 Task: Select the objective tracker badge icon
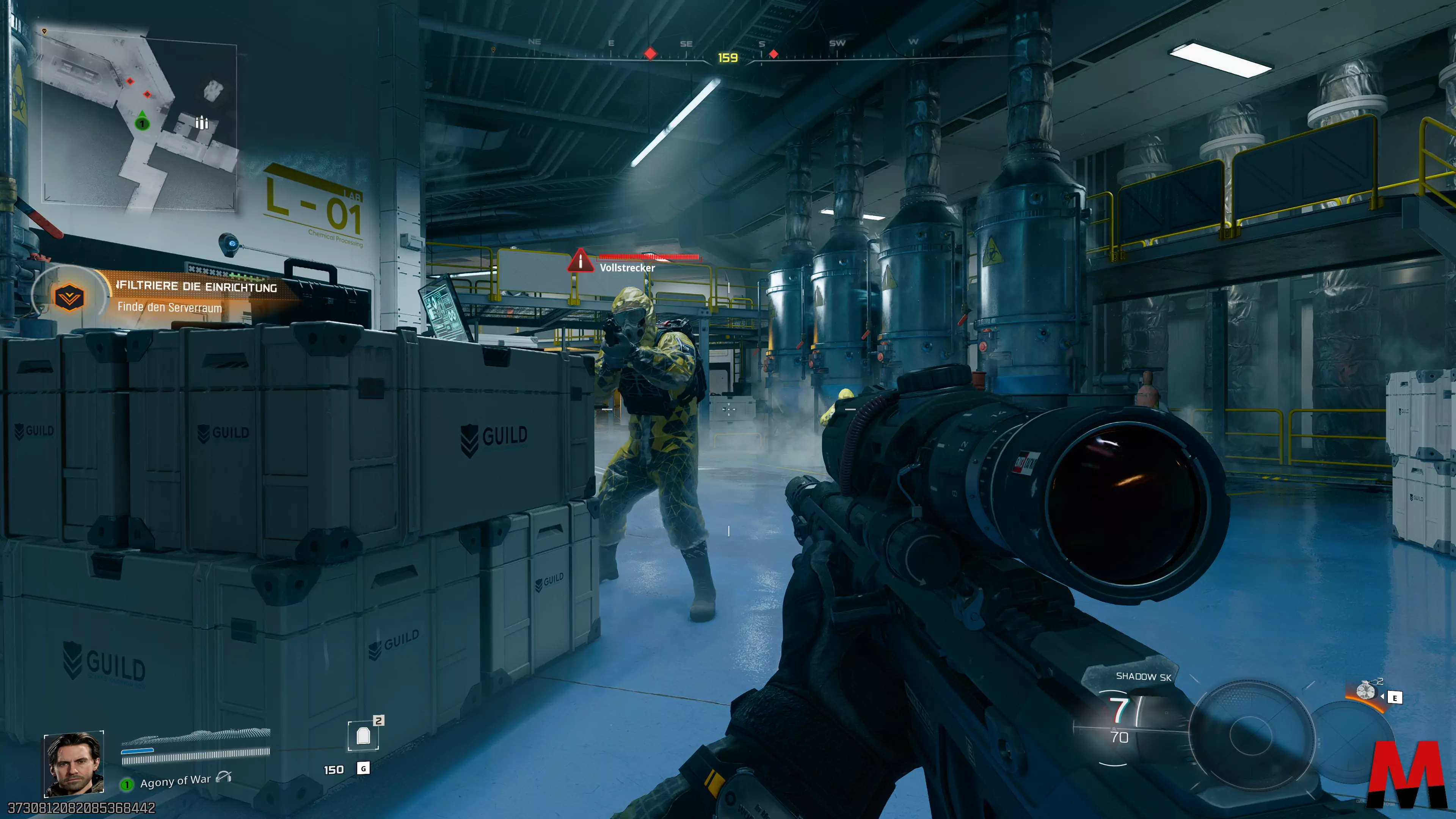tap(69, 297)
